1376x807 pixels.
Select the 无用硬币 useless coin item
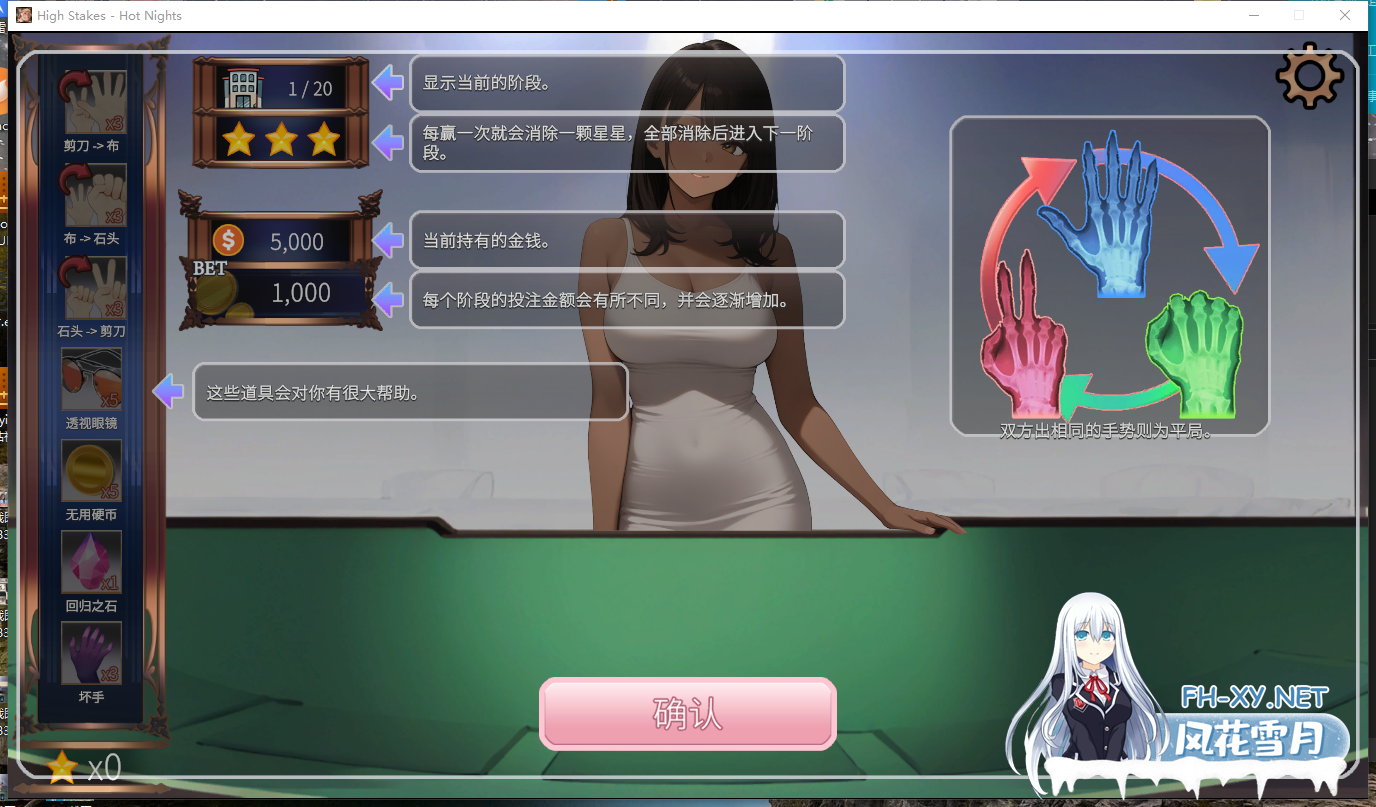(91, 470)
